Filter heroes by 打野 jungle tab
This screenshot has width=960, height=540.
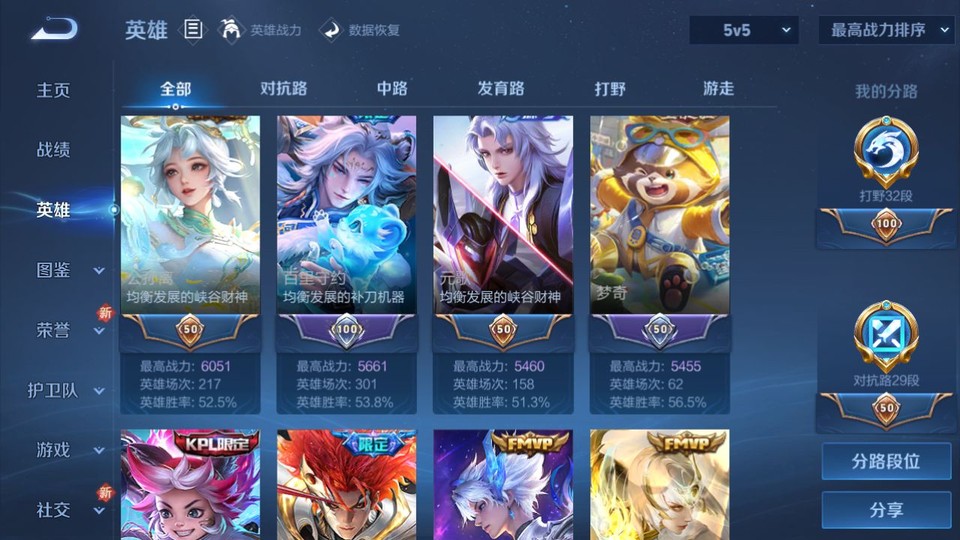[610, 88]
